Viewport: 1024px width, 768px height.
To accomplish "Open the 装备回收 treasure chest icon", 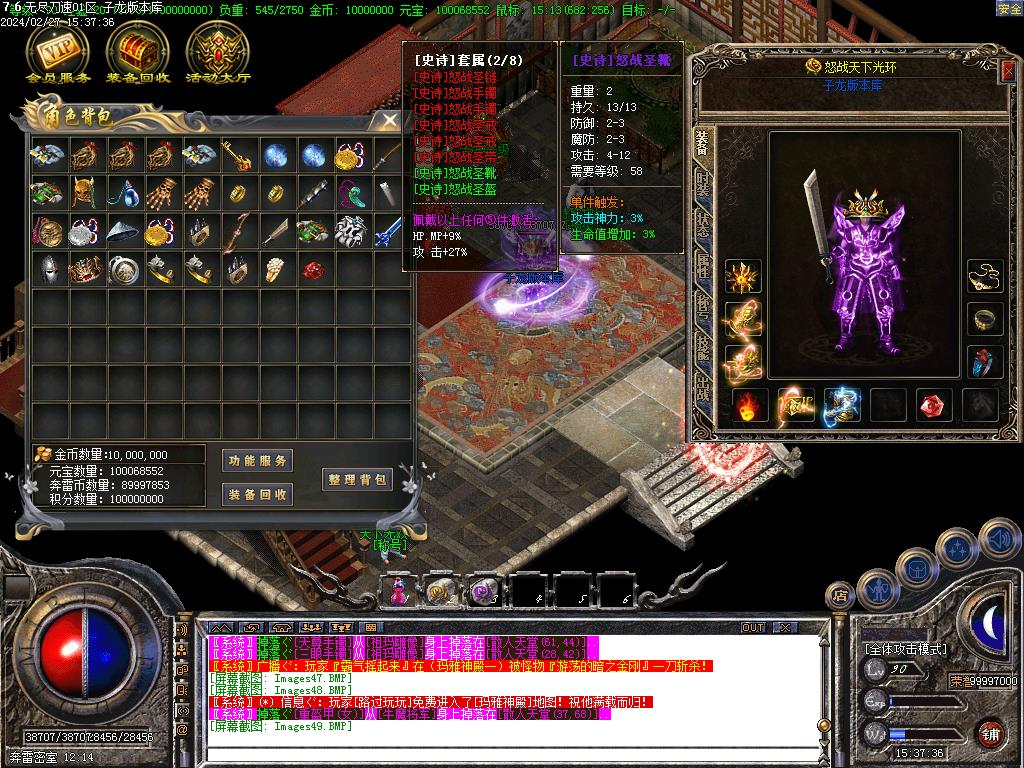I will (x=137, y=51).
